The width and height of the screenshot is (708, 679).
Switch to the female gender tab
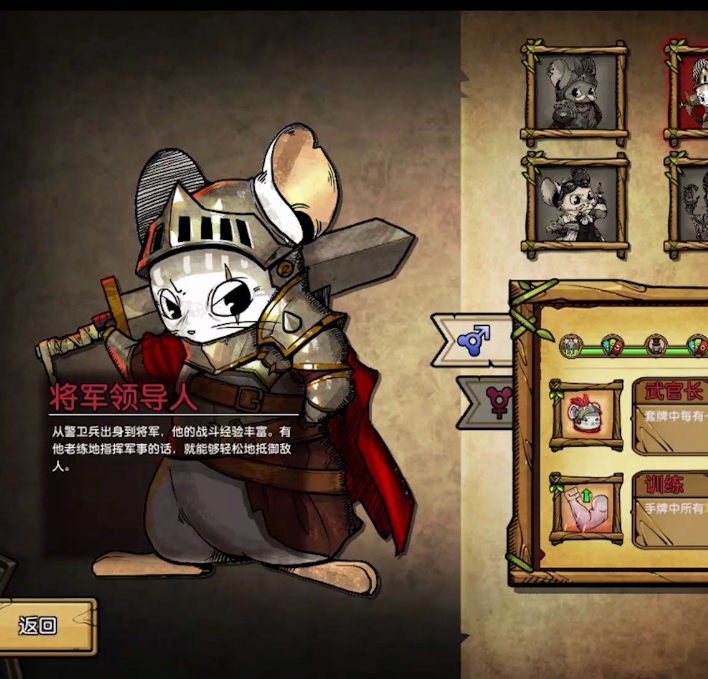(x=494, y=401)
